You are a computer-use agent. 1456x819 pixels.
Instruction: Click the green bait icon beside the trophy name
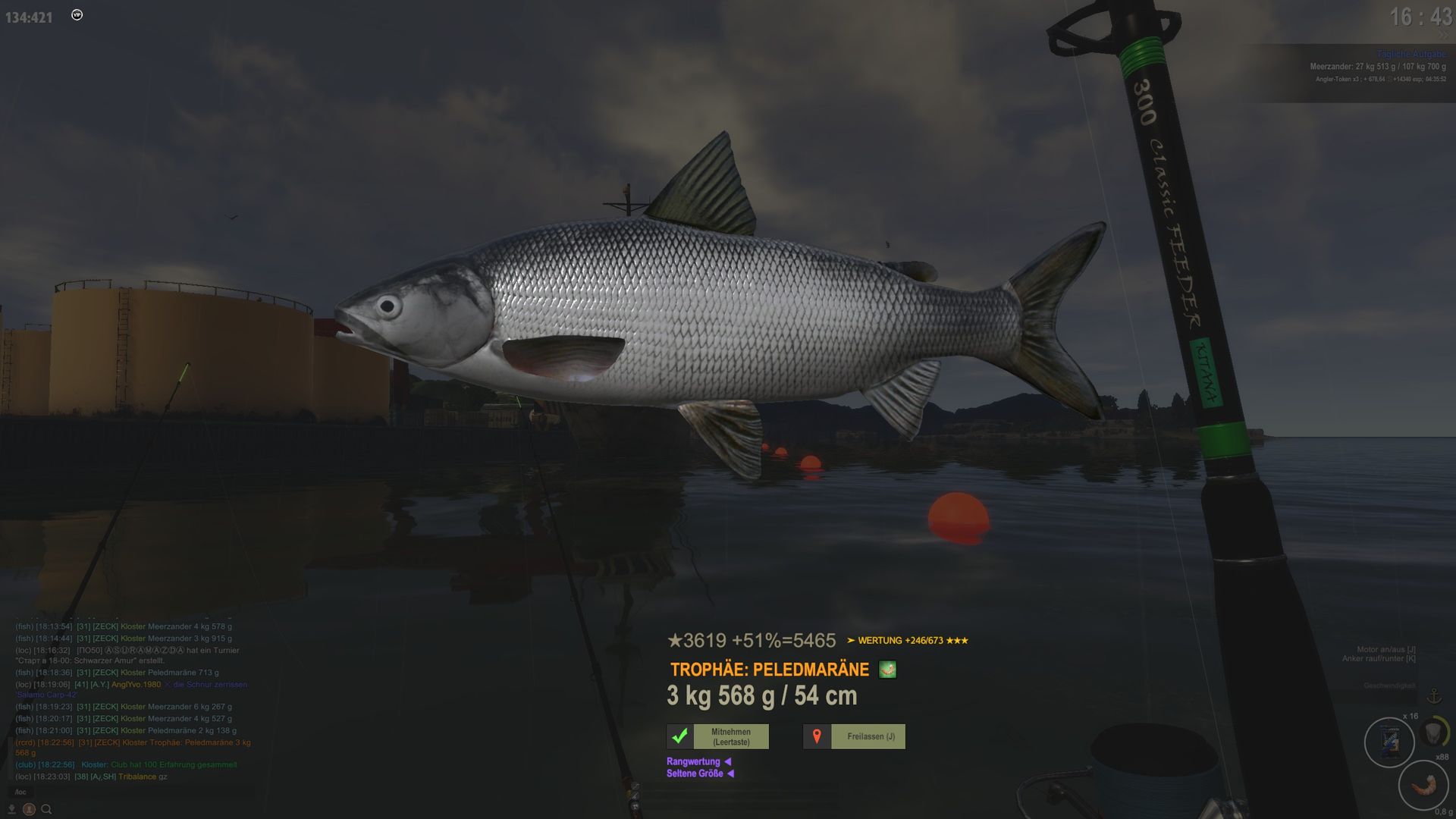coord(887,670)
